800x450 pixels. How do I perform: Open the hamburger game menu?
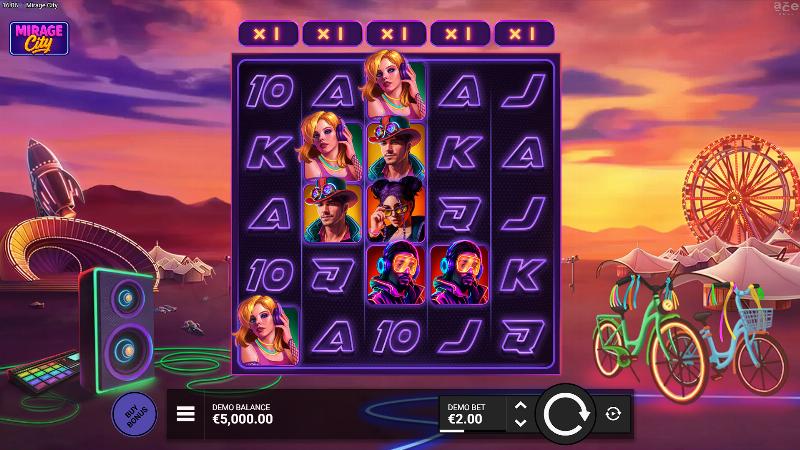pos(186,414)
